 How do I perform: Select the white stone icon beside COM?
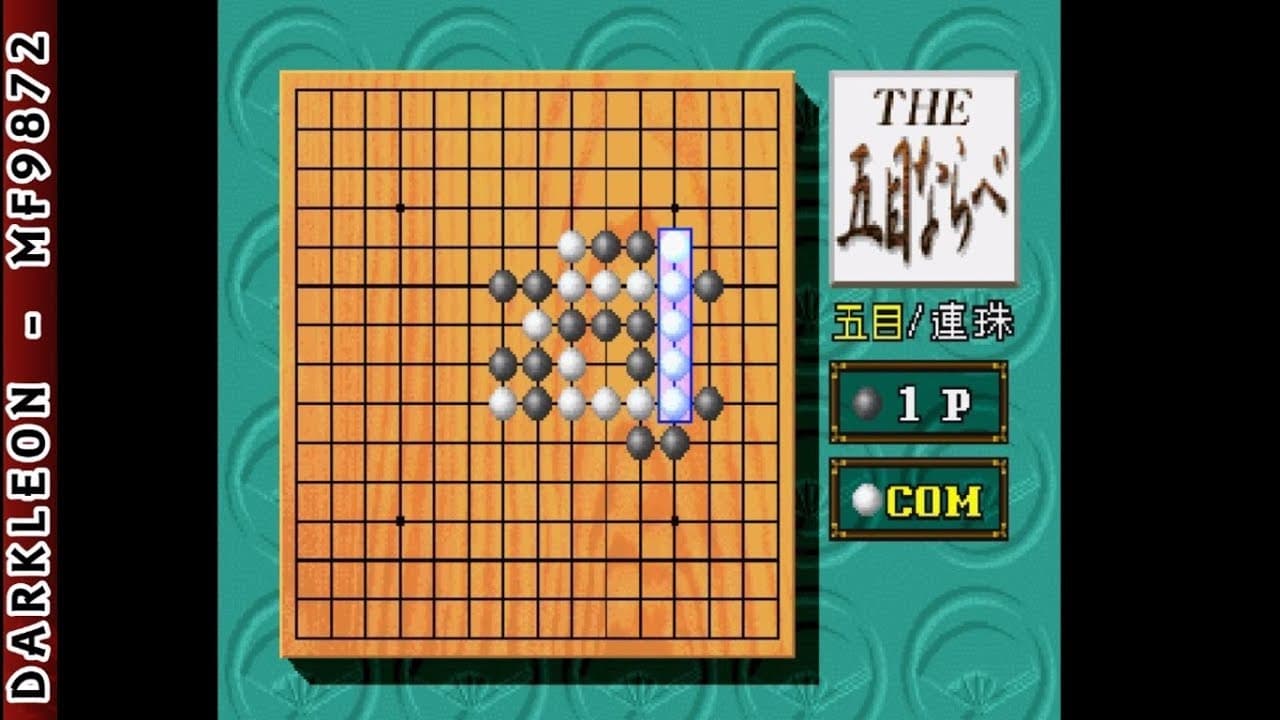[x=868, y=498]
